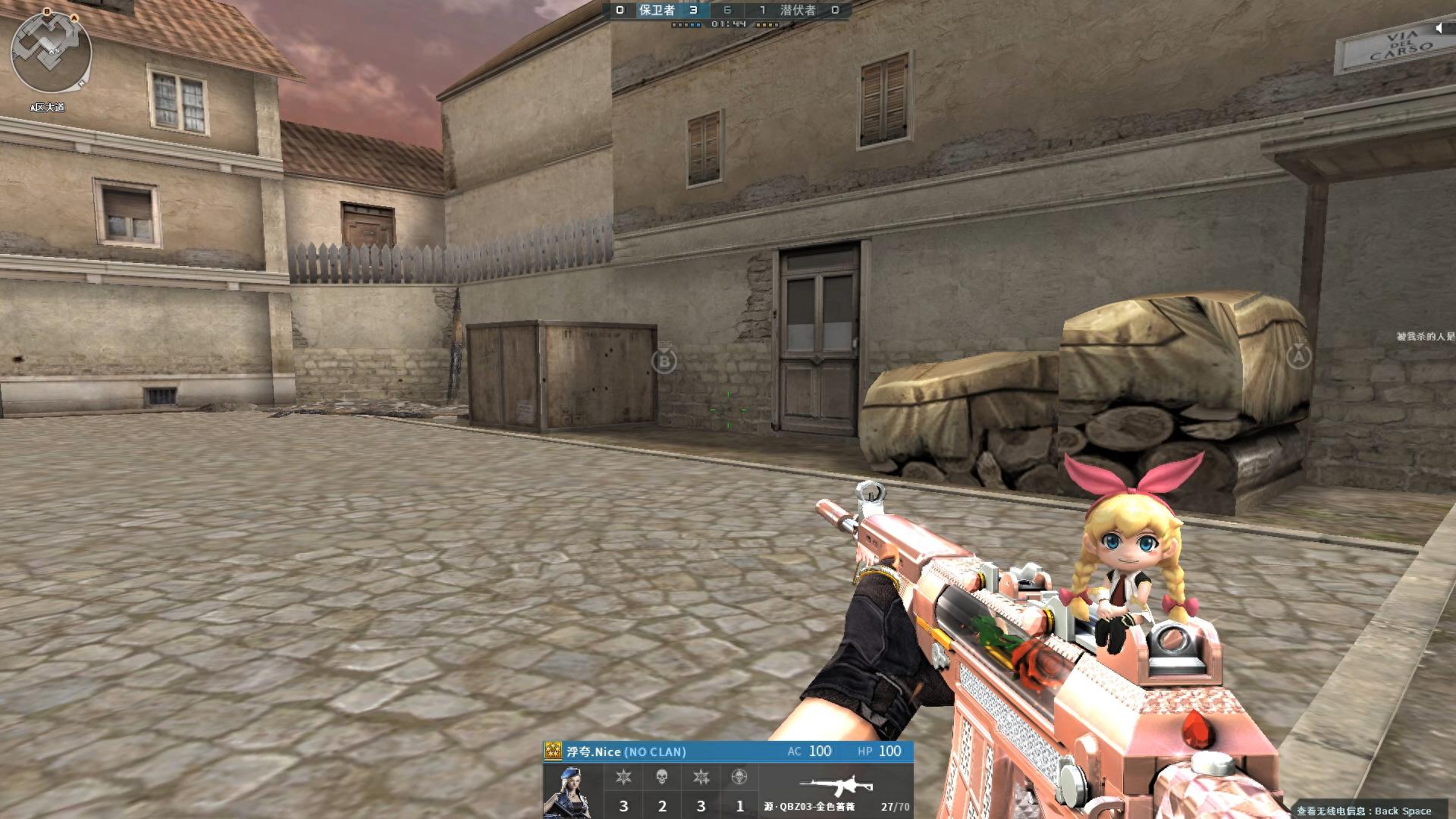Click the circular minimap
The image size is (1456, 819).
pyautogui.click(x=51, y=53)
